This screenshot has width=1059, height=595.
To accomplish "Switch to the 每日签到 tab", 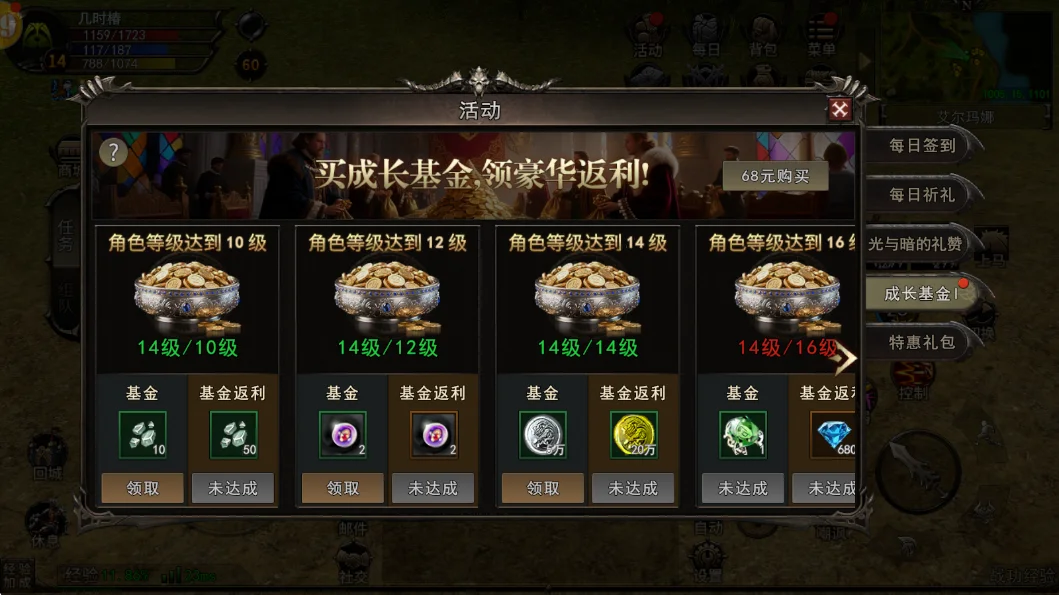I will coord(922,145).
